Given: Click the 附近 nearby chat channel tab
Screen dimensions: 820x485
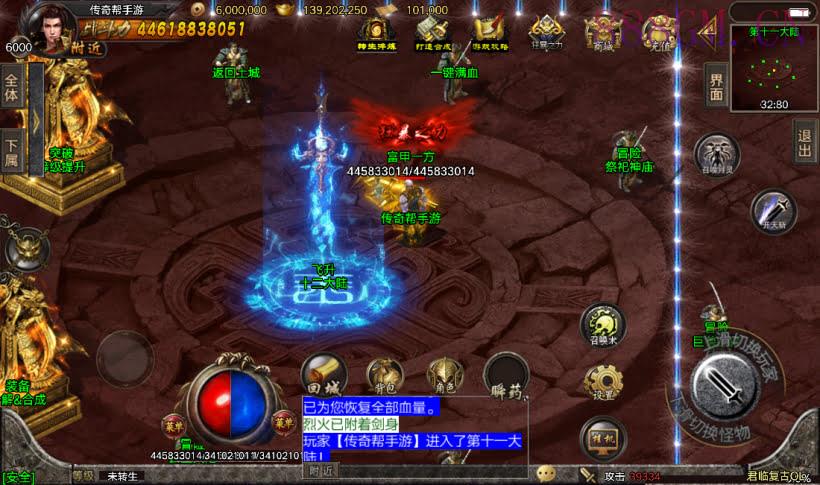Looking at the screenshot, I should pyautogui.click(x=320, y=471).
